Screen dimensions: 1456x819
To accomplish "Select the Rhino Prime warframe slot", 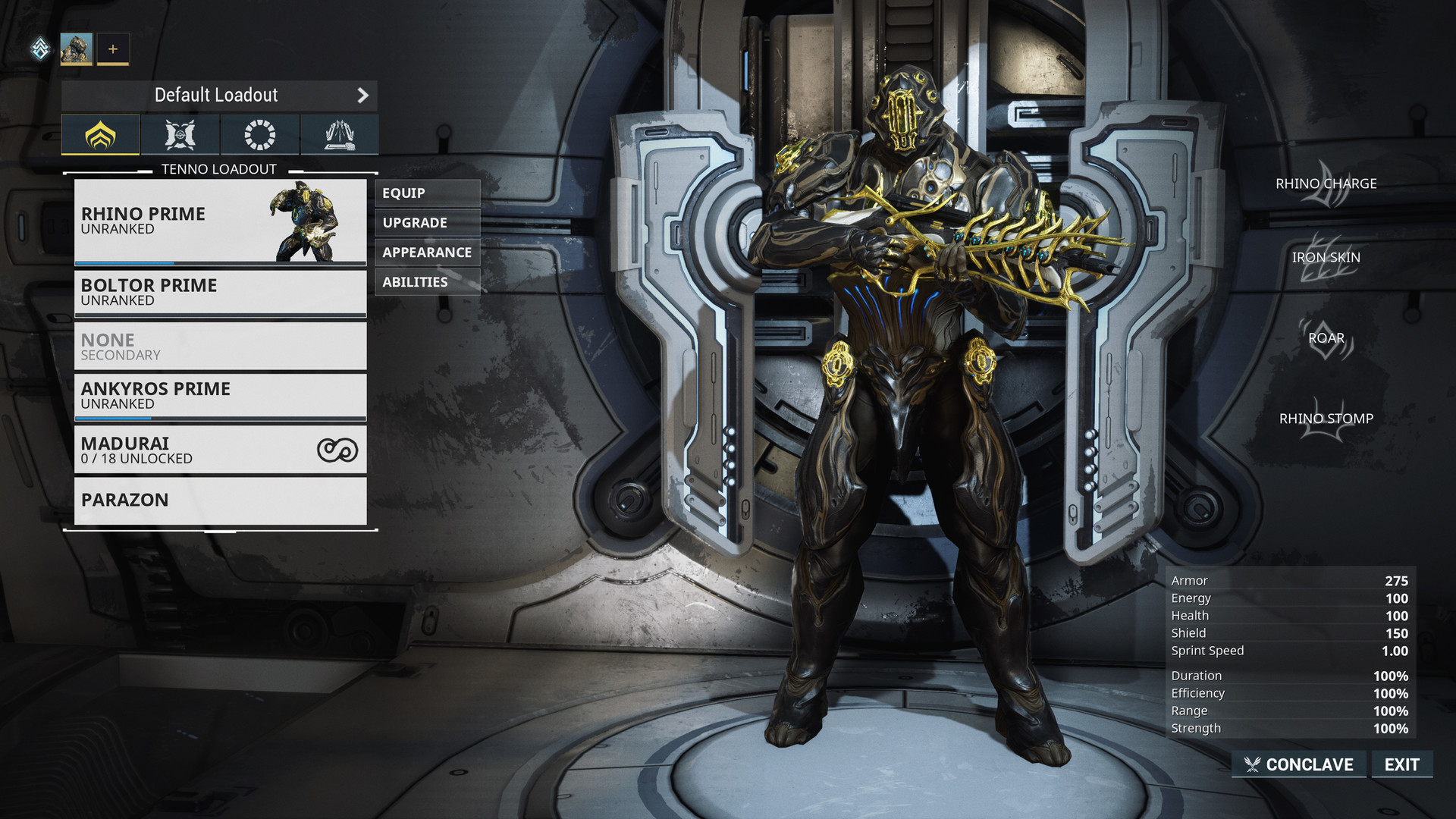I will tap(220, 221).
